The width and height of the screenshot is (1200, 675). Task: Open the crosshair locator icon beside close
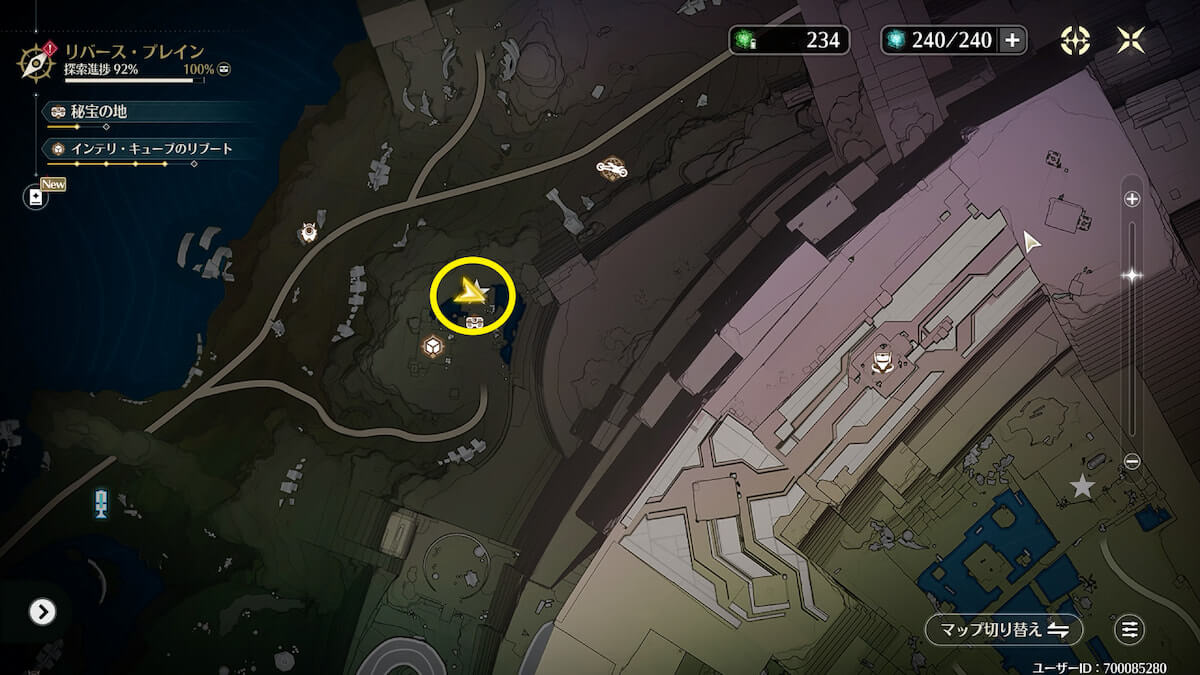point(1075,40)
